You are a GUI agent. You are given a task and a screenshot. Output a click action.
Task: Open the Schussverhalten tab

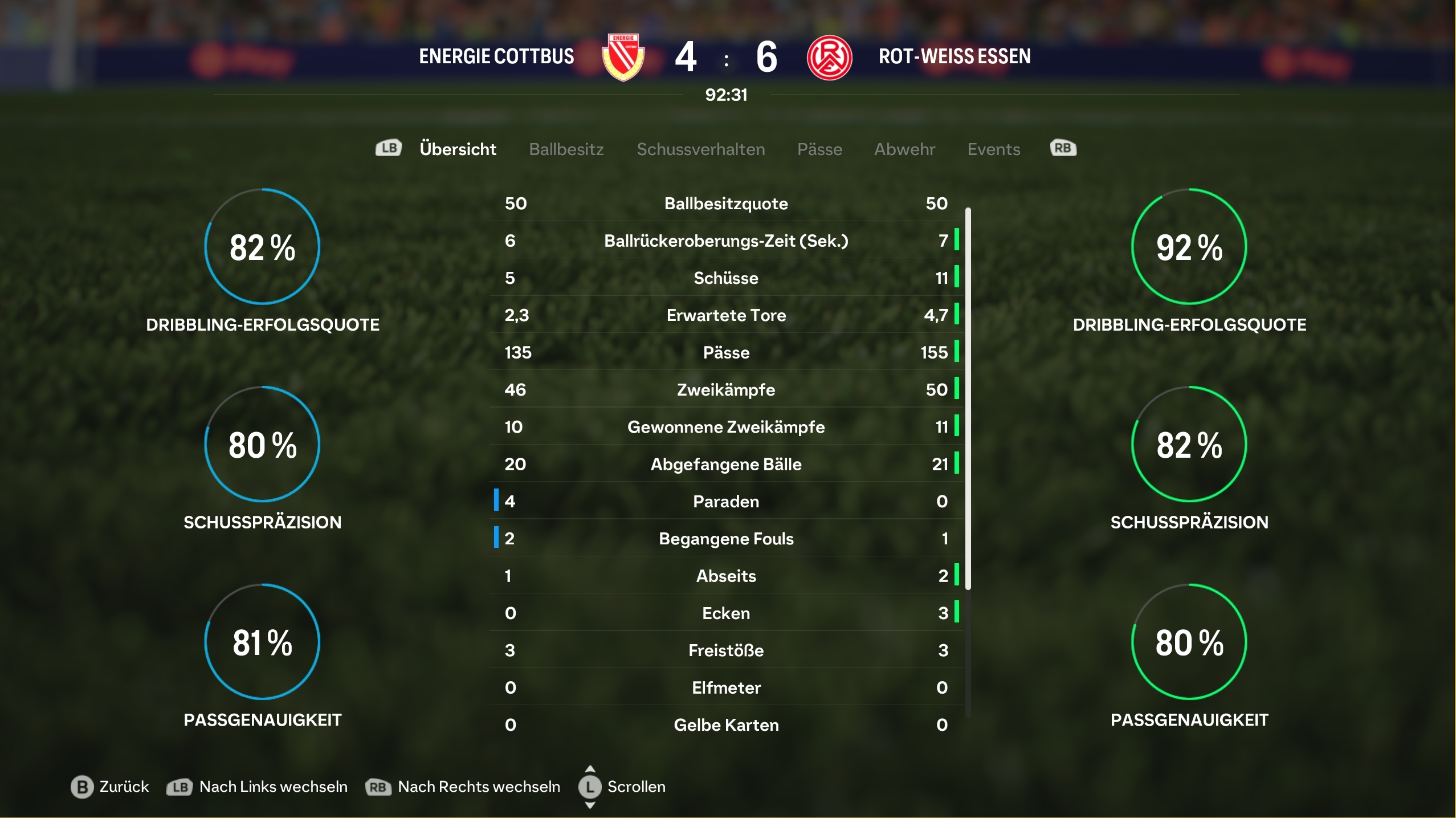coord(700,149)
